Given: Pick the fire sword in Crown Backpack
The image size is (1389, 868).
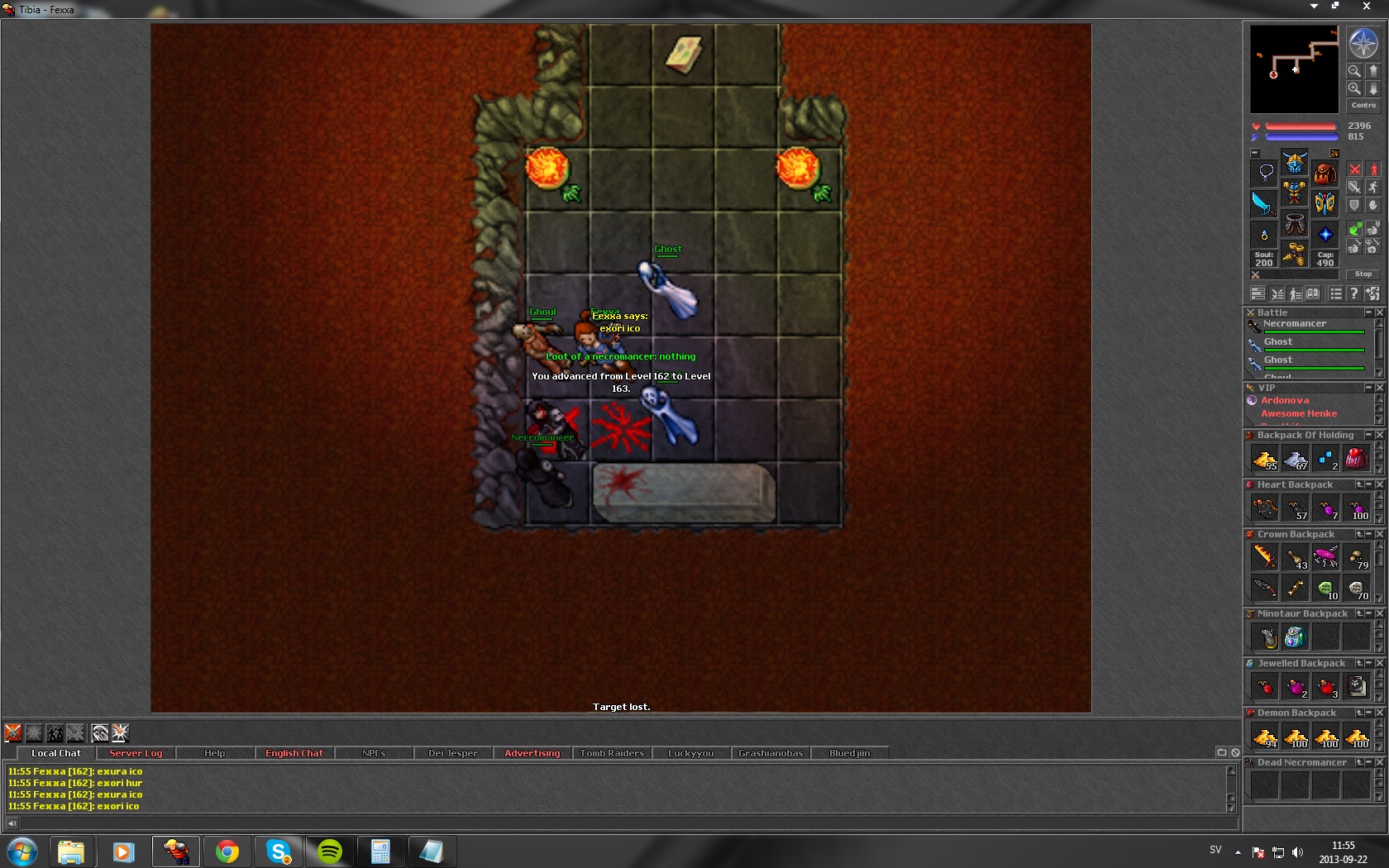Looking at the screenshot, I should 1264,557.
